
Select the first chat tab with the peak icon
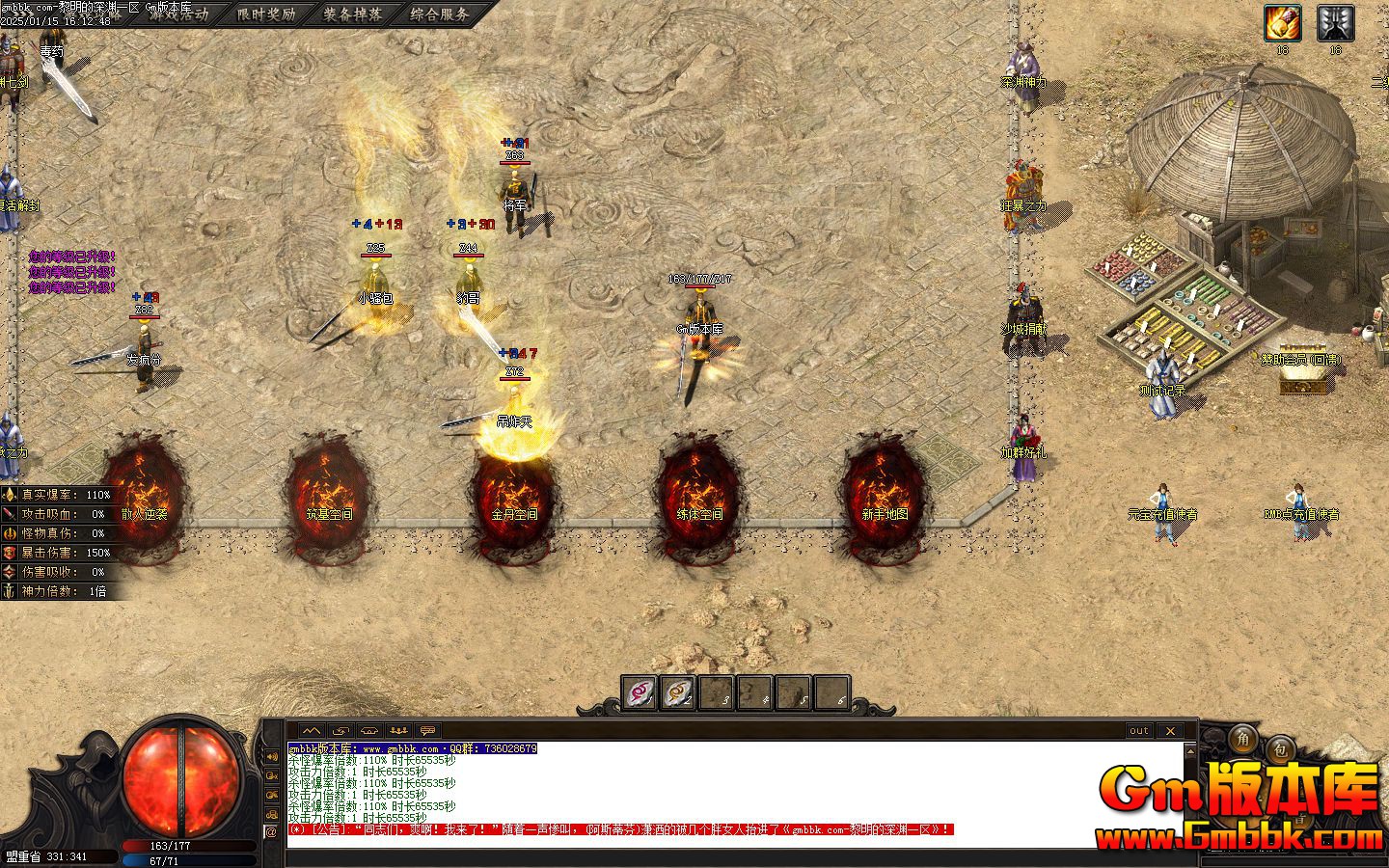[x=312, y=731]
